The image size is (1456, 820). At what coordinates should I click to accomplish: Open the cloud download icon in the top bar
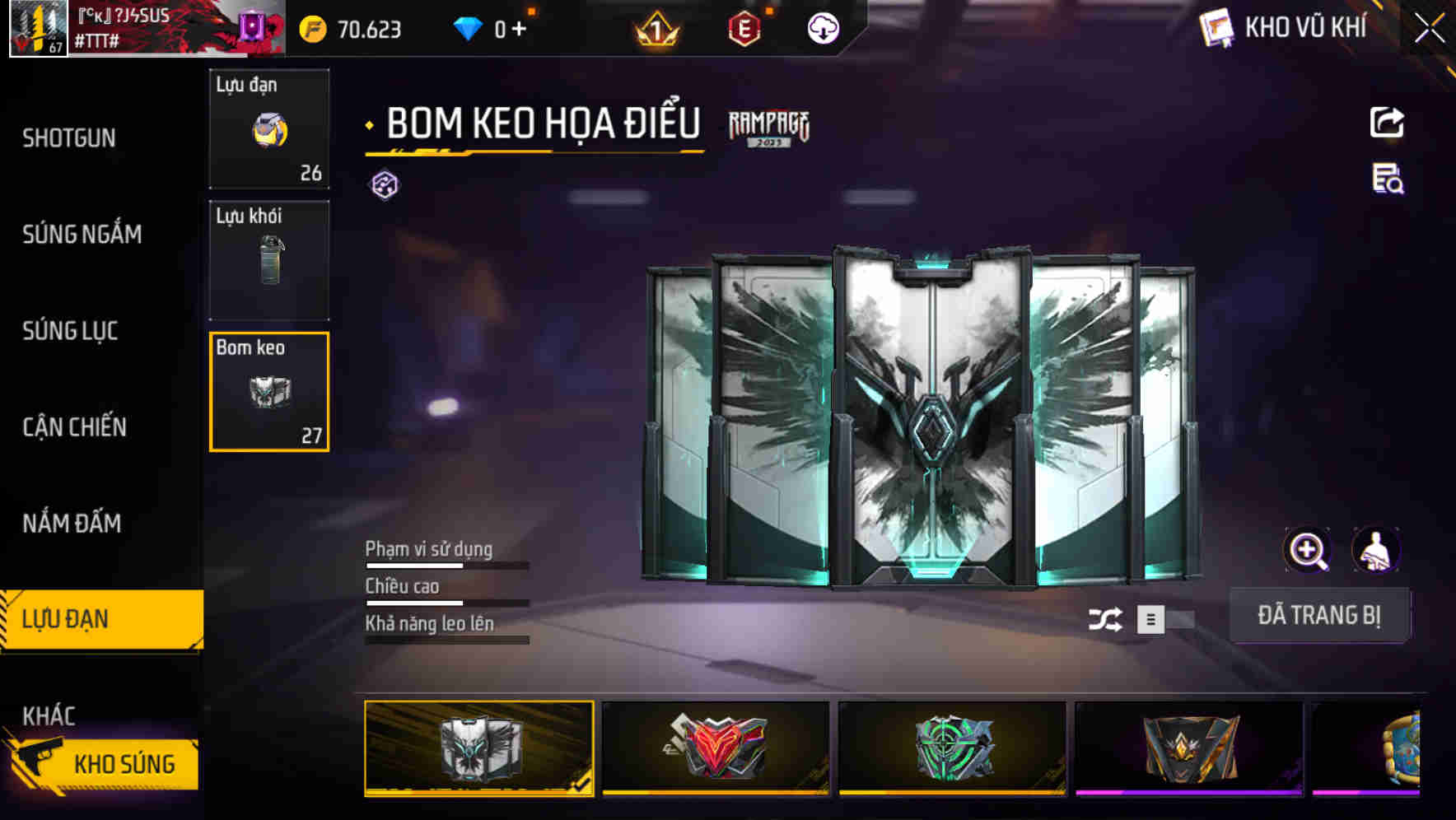point(823,30)
